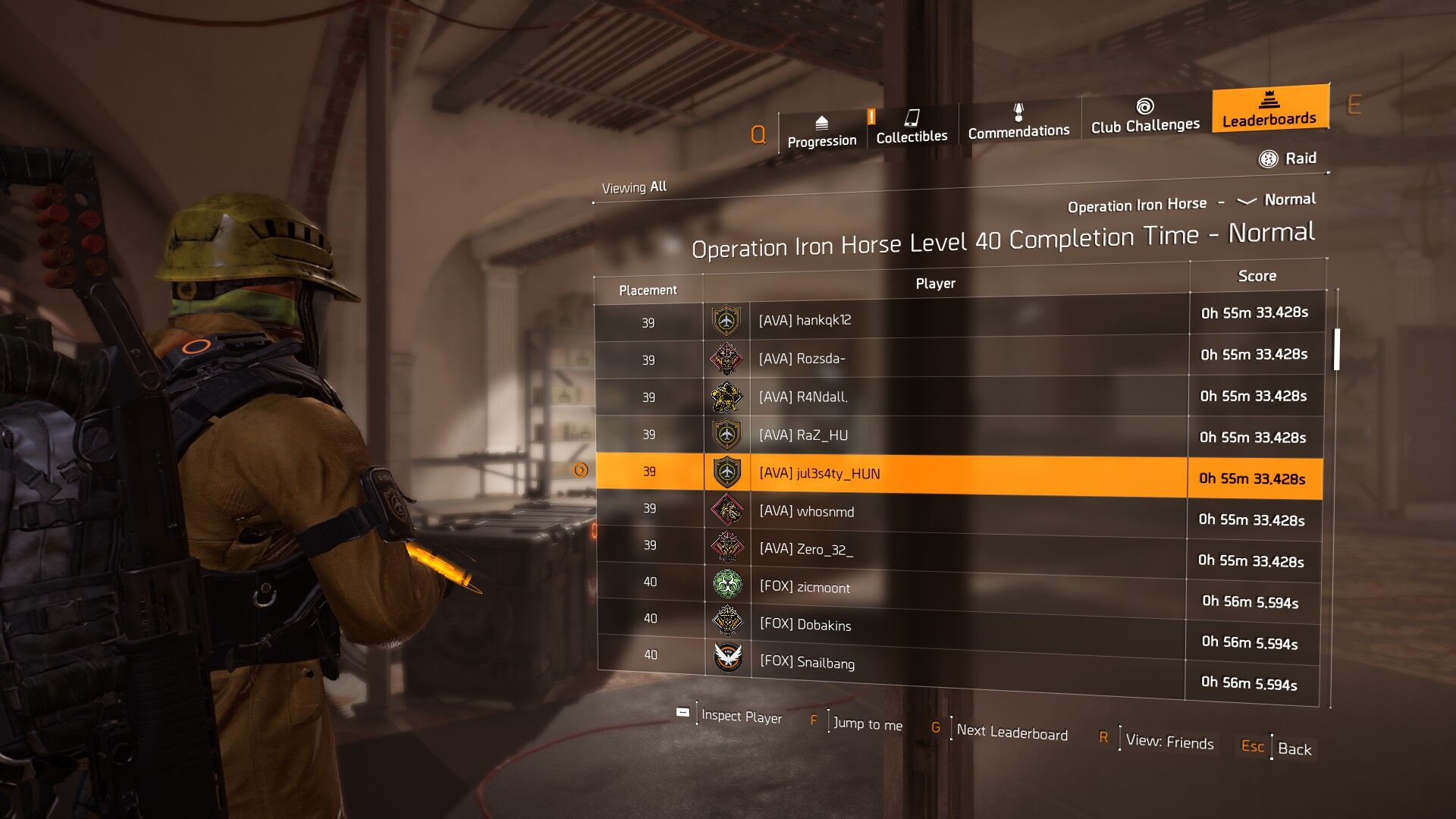This screenshot has height=819, width=1456.
Task: Open the Progression tab
Action: pos(821,132)
